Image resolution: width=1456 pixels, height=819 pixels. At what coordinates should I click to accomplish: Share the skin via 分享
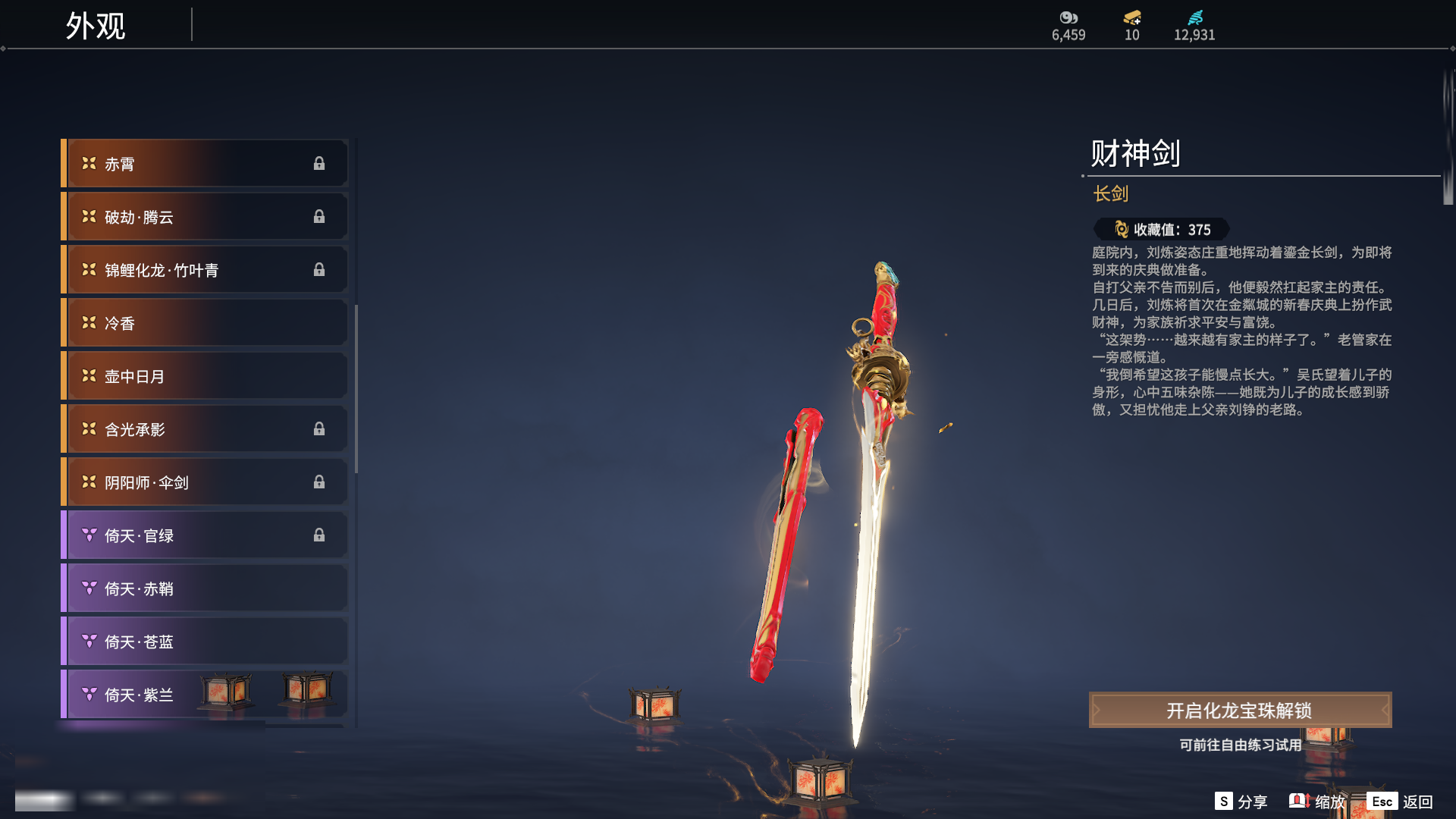click(1241, 802)
